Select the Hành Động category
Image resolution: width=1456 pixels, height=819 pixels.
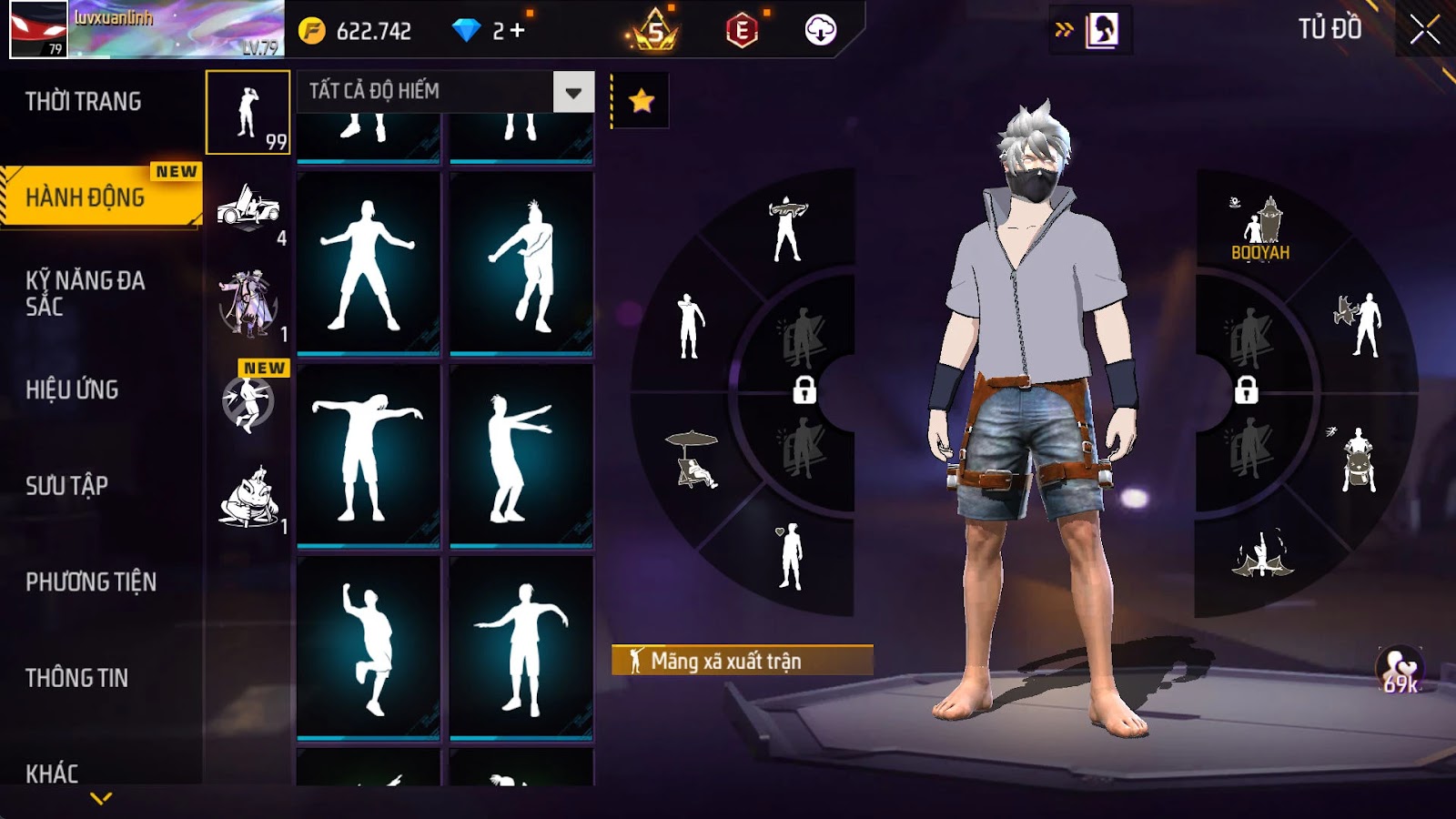coord(86,197)
